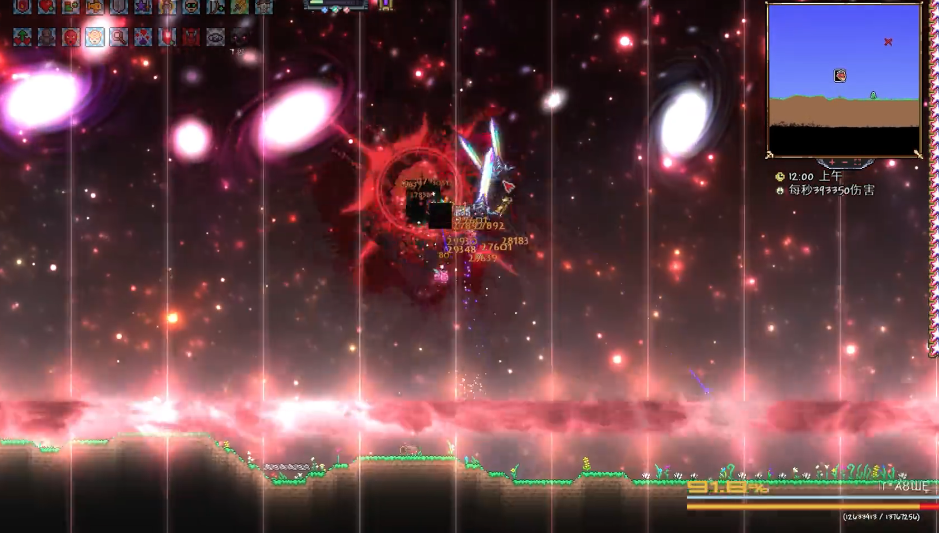Select the orange fish buff icon
This screenshot has width=939, height=533.
click(x=95, y=7)
